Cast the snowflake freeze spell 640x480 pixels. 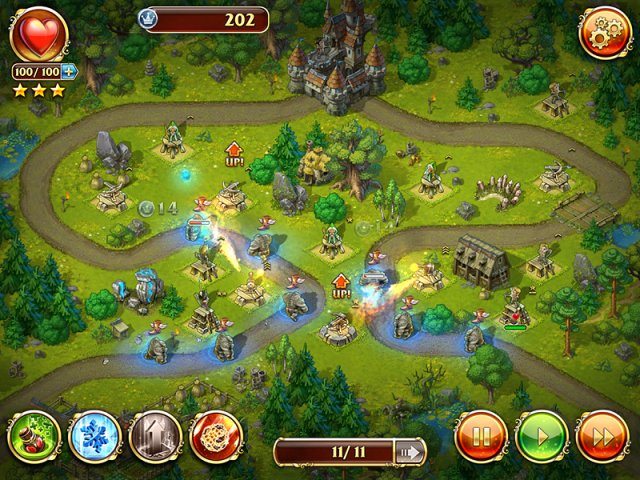pyautogui.click(x=95, y=437)
